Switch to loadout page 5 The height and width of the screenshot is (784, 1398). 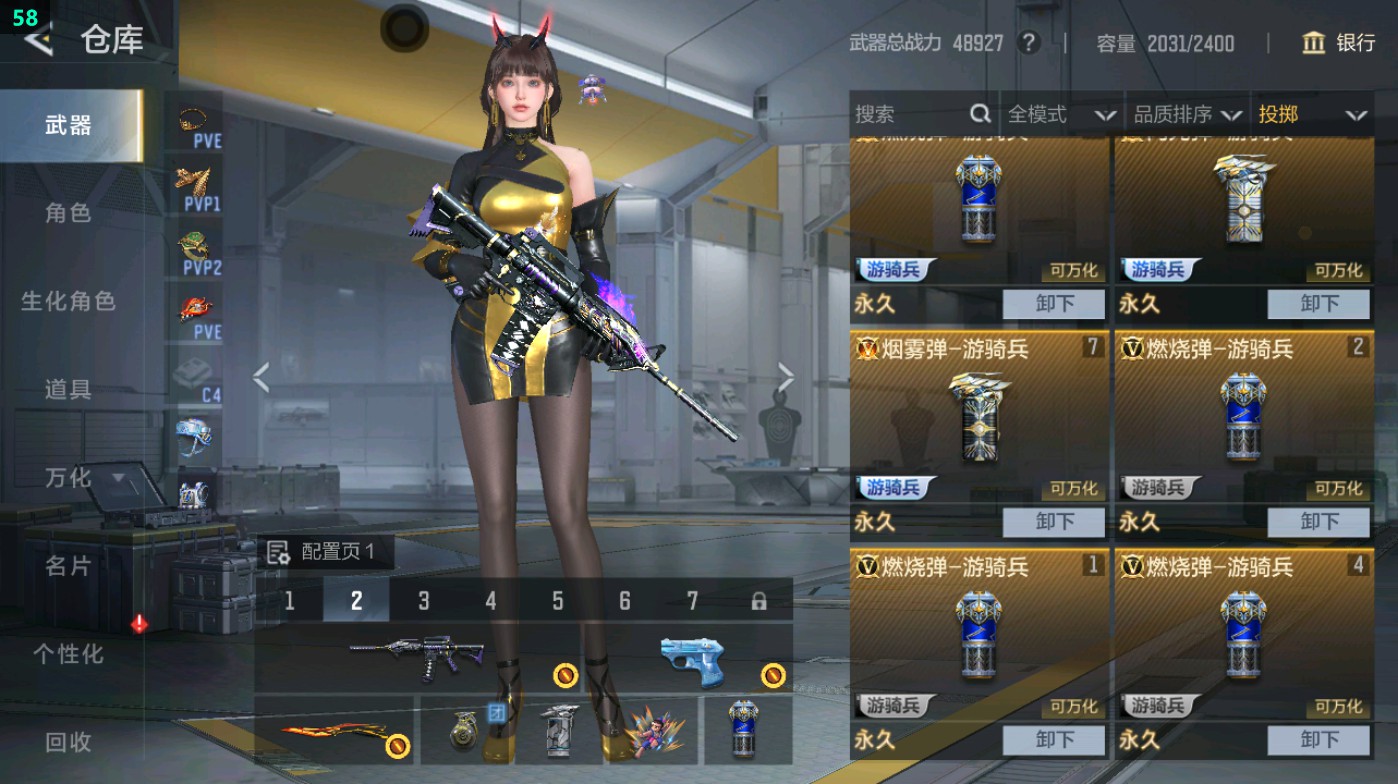point(558,600)
